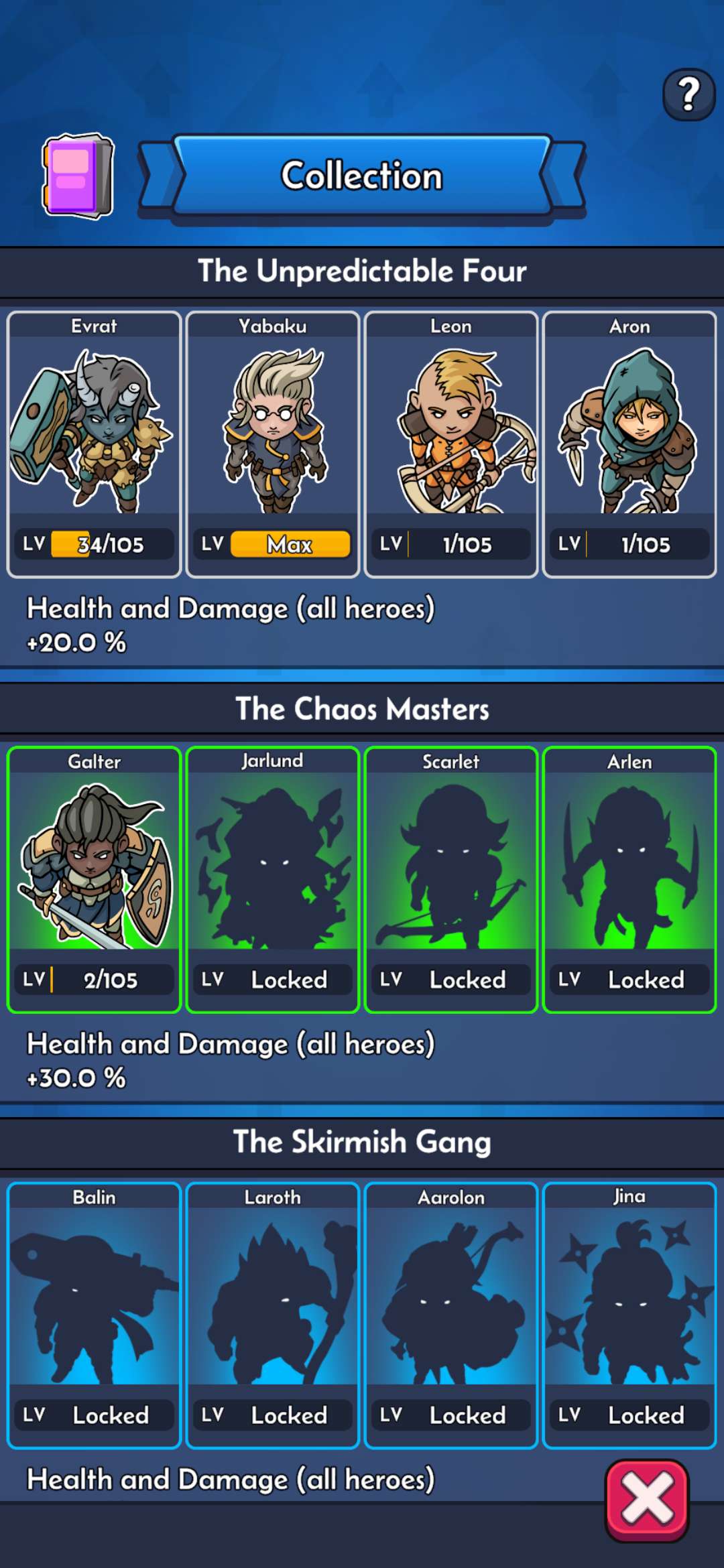Open the locked Balin hero card
Image resolution: width=724 pixels, height=1568 pixels.
[94, 1315]
